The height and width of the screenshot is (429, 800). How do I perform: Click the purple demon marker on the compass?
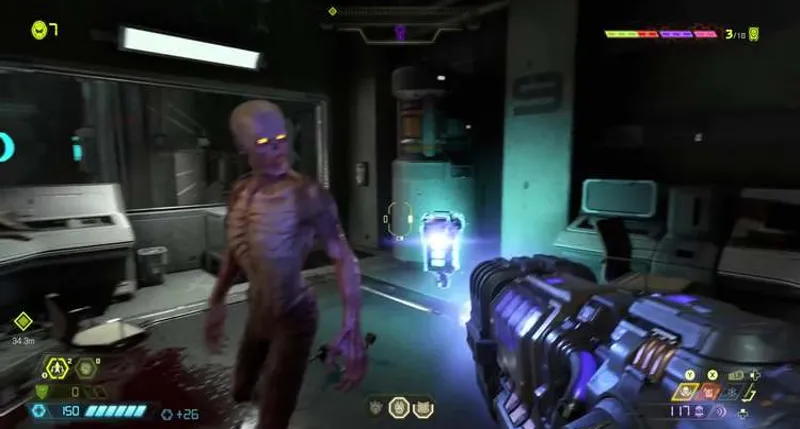click(x=400, y=31)
